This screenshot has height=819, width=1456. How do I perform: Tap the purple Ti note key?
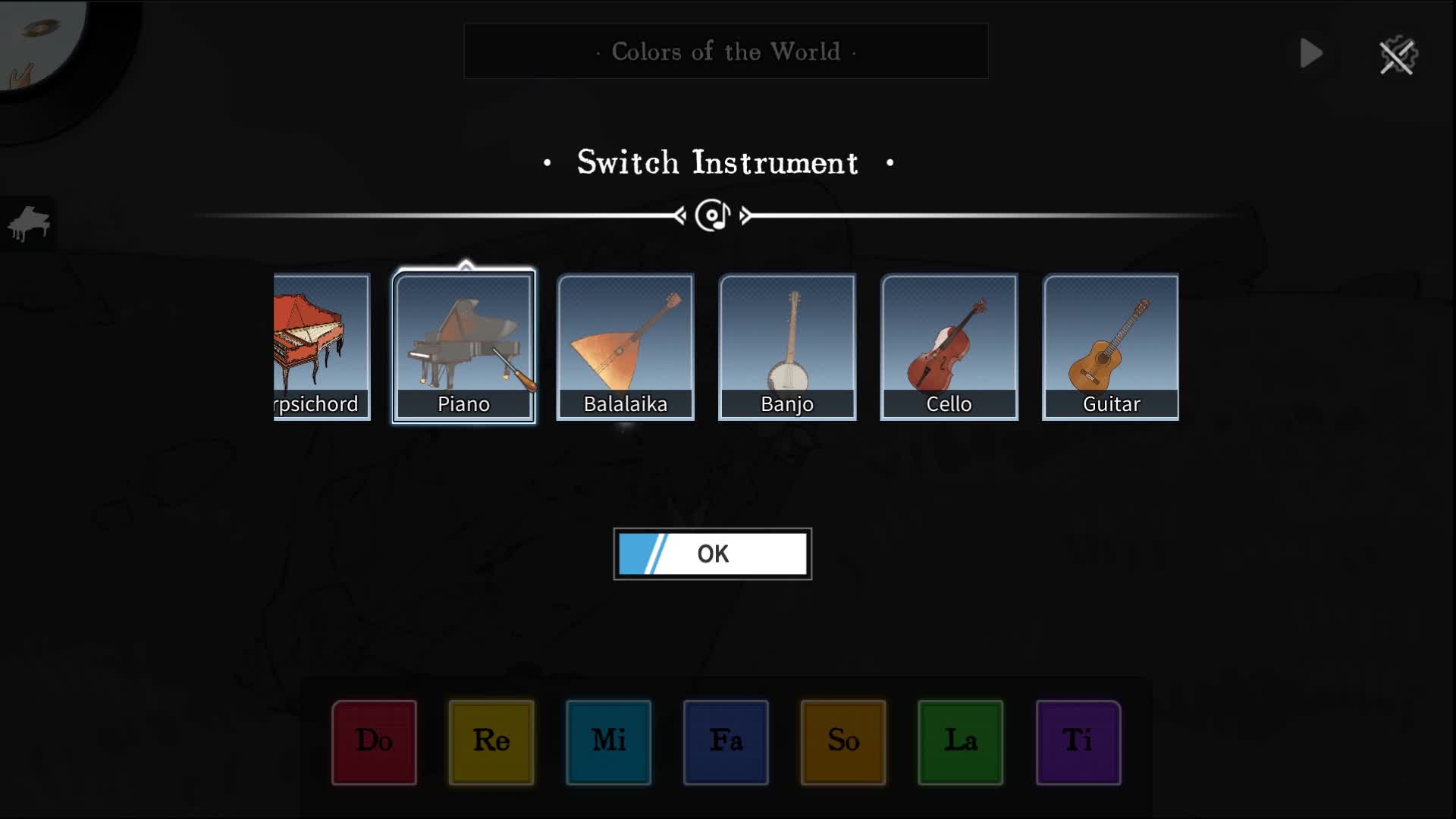[1078, 742]
